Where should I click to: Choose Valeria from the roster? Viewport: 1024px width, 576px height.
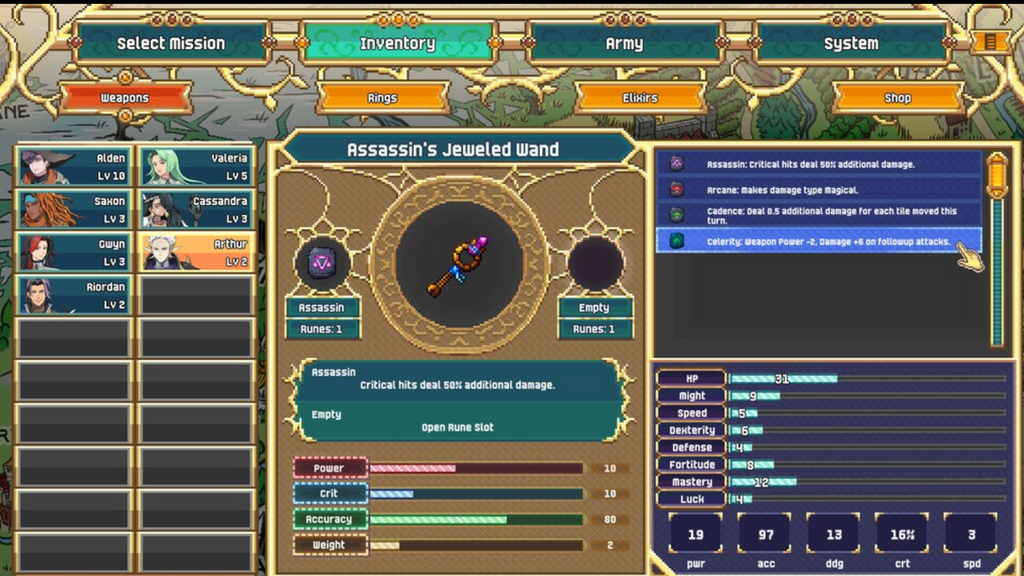tap(196, 167)
